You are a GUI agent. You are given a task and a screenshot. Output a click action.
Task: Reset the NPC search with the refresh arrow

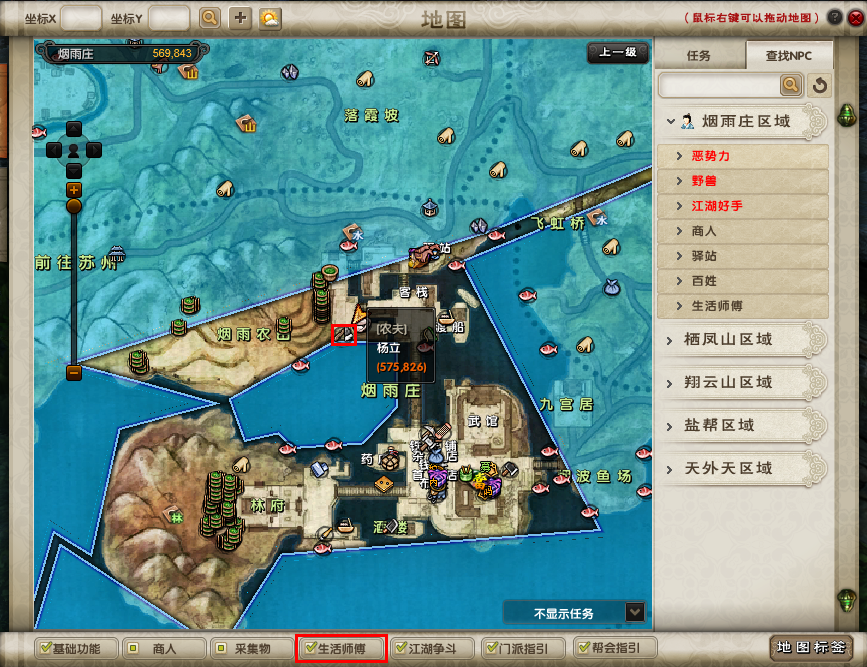pyautogui.click(x=820, y=85)
